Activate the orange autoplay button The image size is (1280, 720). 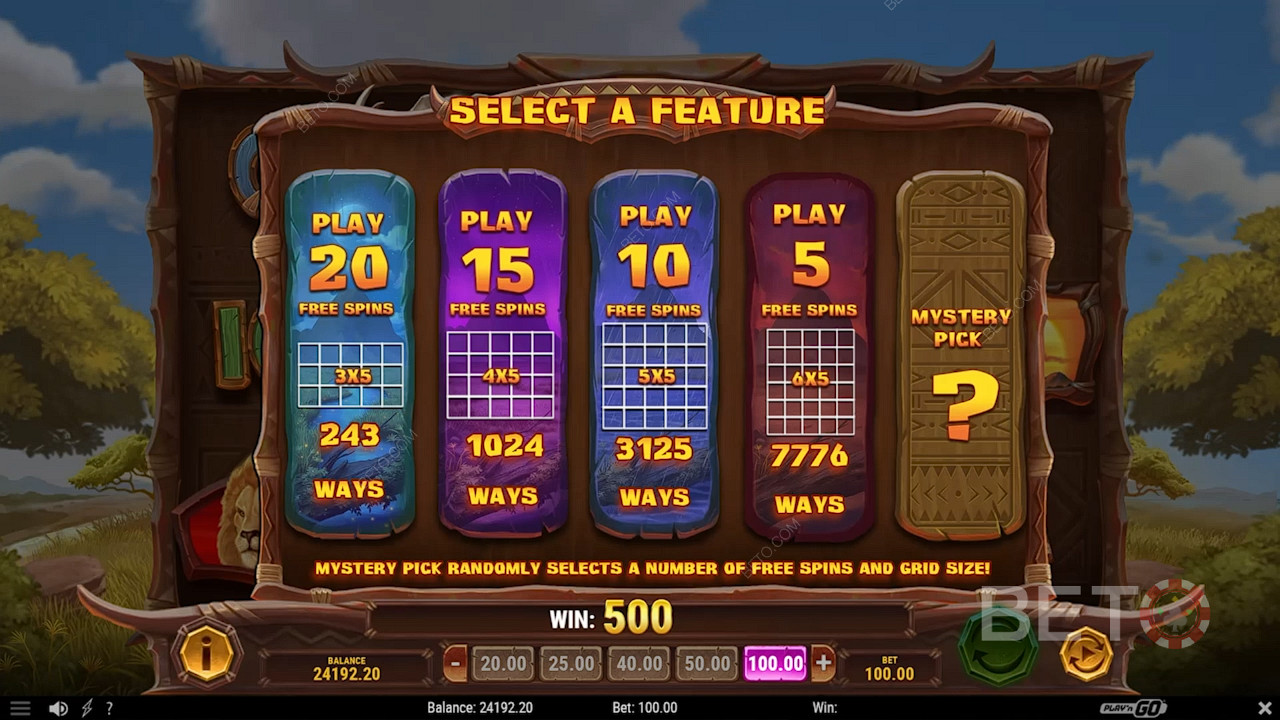(x=1085, y=654)
